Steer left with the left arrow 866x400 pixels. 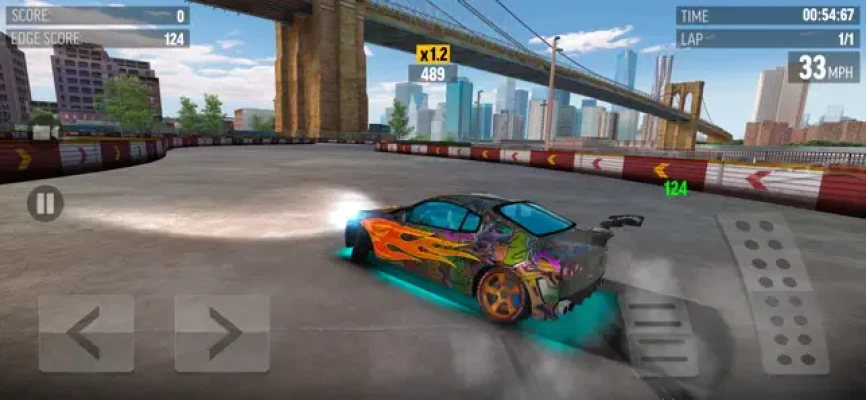point(86,333)
